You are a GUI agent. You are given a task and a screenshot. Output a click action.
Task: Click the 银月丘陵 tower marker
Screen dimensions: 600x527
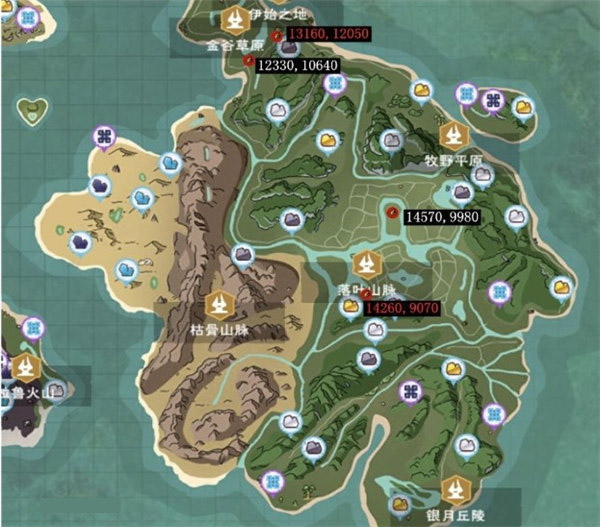point(458,489)
